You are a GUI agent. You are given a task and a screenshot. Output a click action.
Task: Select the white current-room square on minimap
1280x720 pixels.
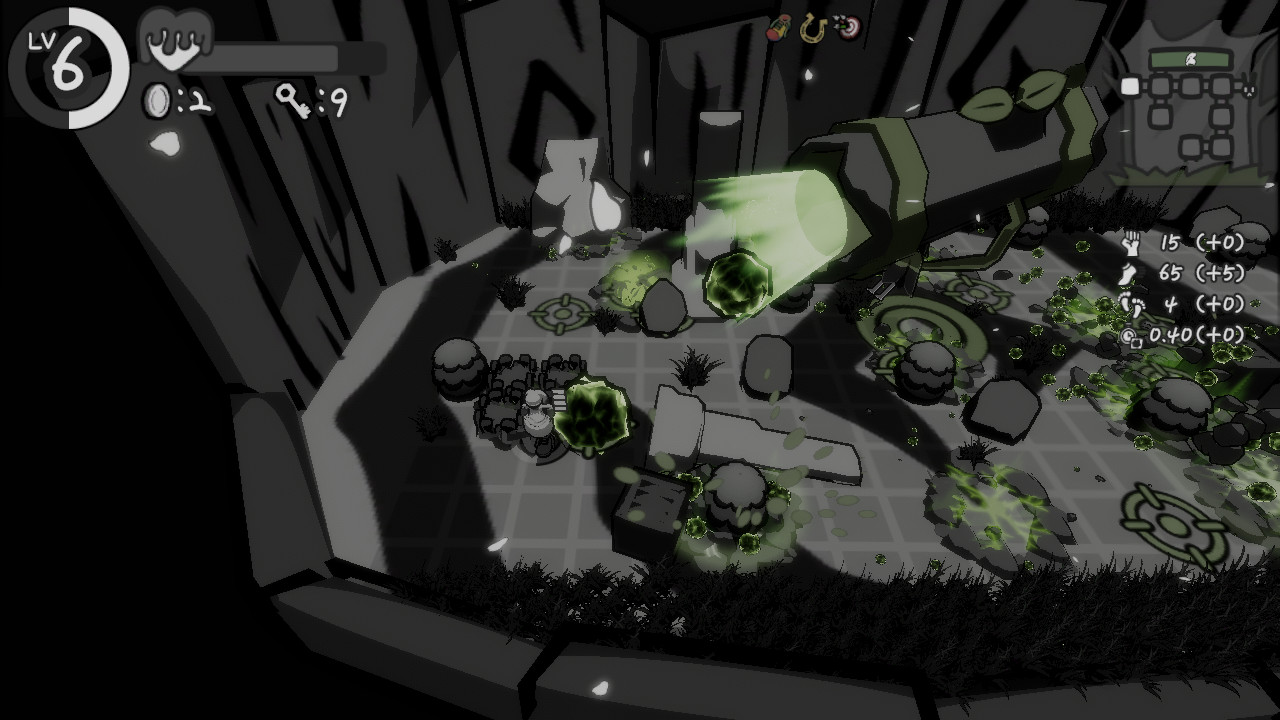coord(1129,87)
